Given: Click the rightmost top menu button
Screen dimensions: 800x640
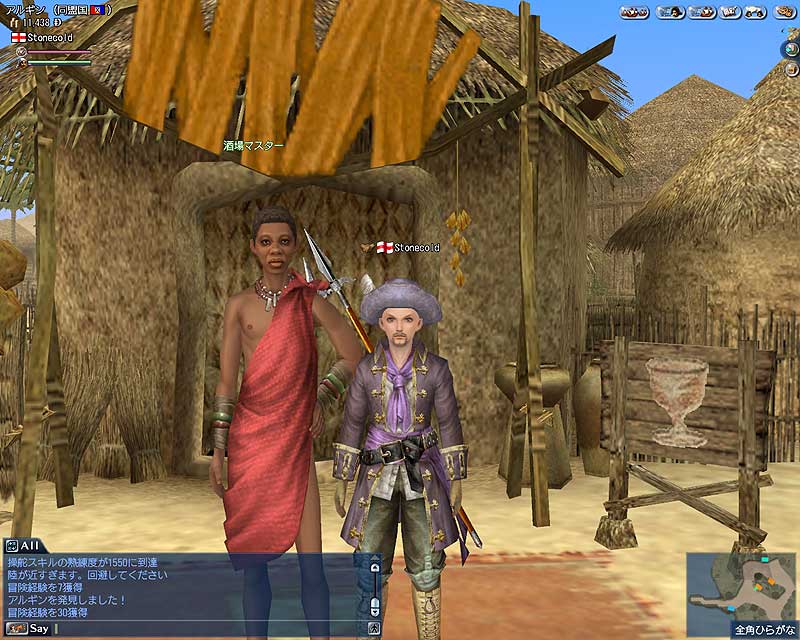Looking at the screenshot, I should [784, 12].
